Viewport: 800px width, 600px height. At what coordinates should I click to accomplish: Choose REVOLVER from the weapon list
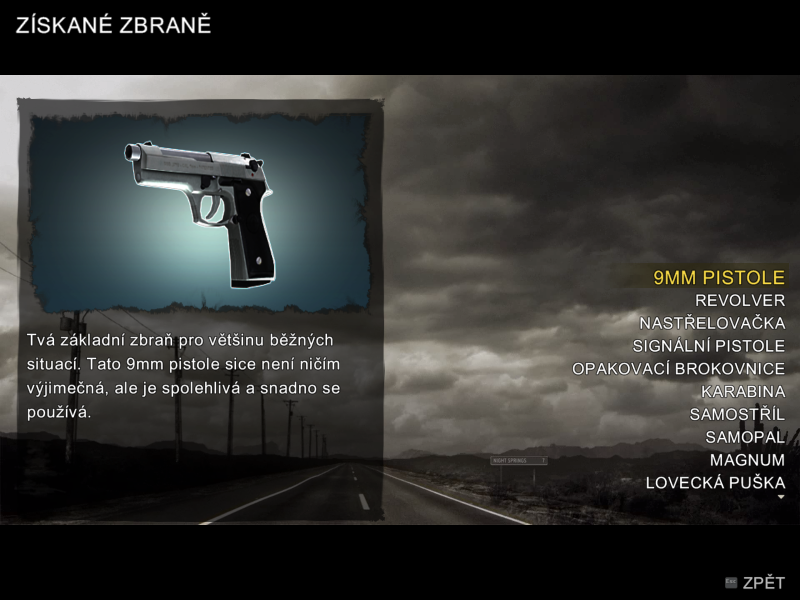(739, 300)
